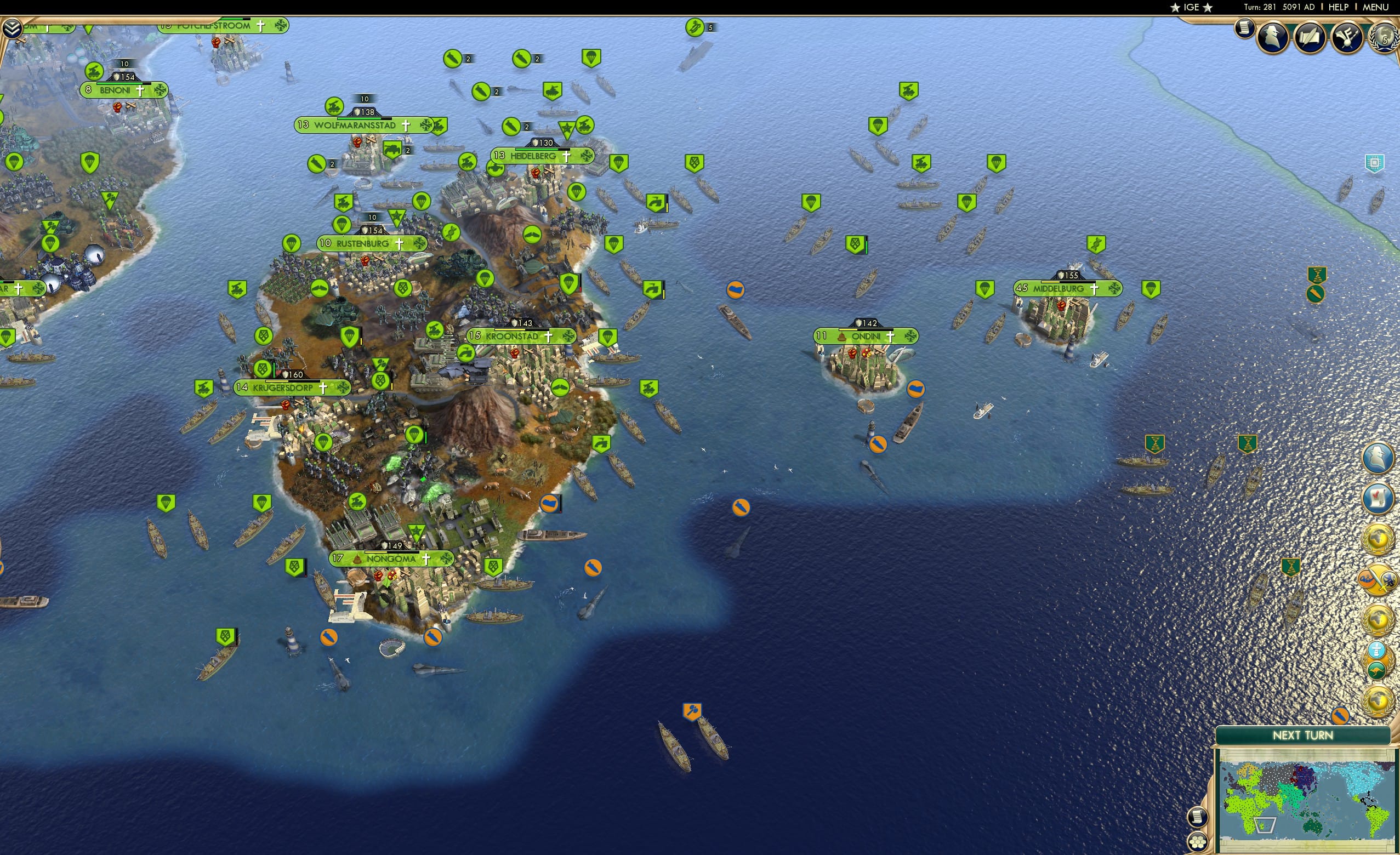
Task: Click the war declared sword notification
Action: coord(1378,579)
